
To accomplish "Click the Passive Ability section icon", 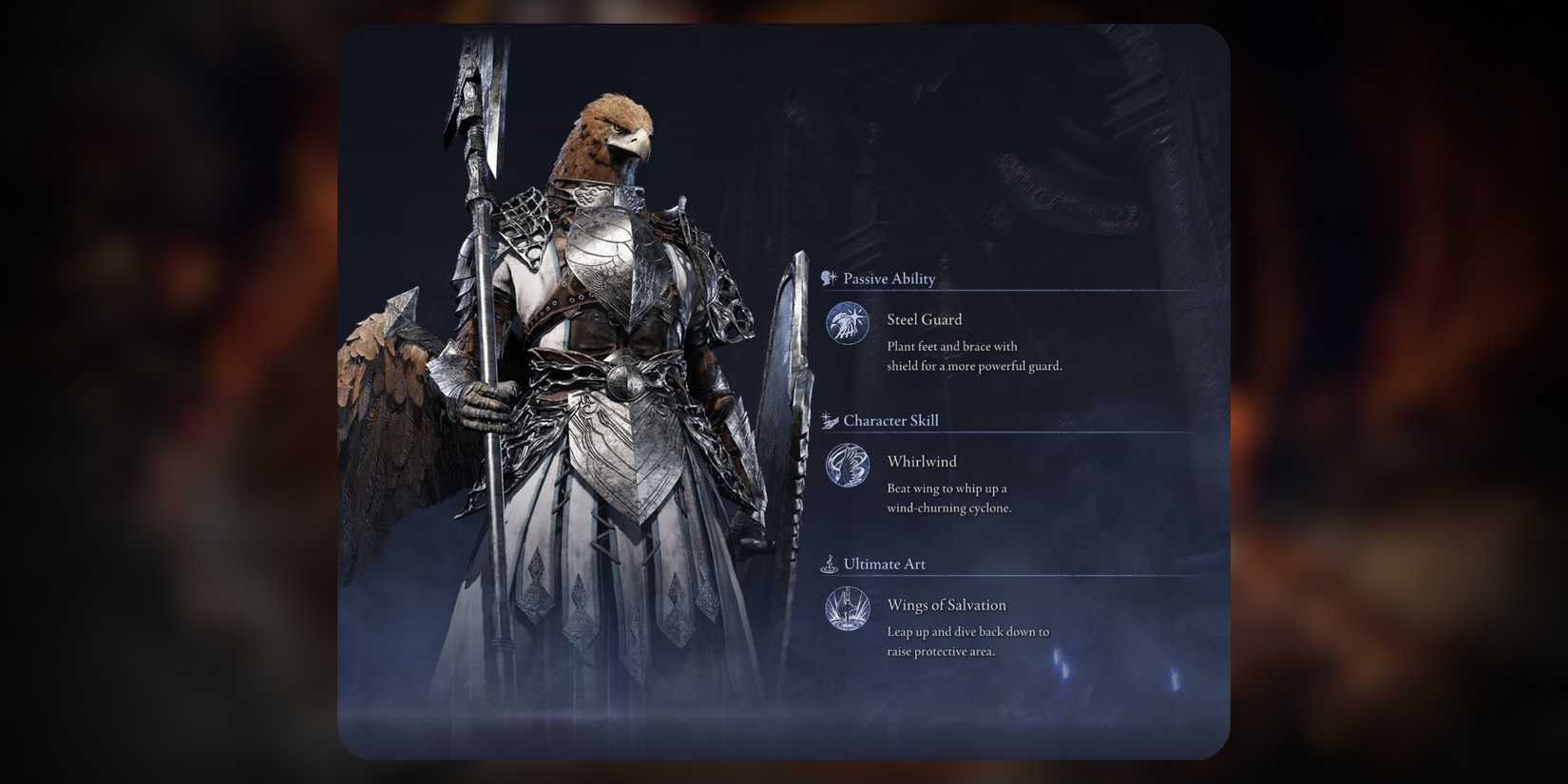I will click(x=831, y=277).
